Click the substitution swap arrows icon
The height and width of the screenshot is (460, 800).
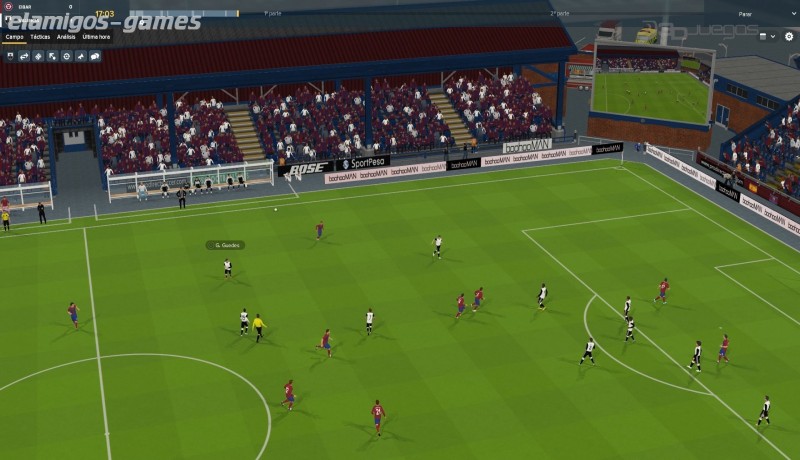click(x=24, y=56)
